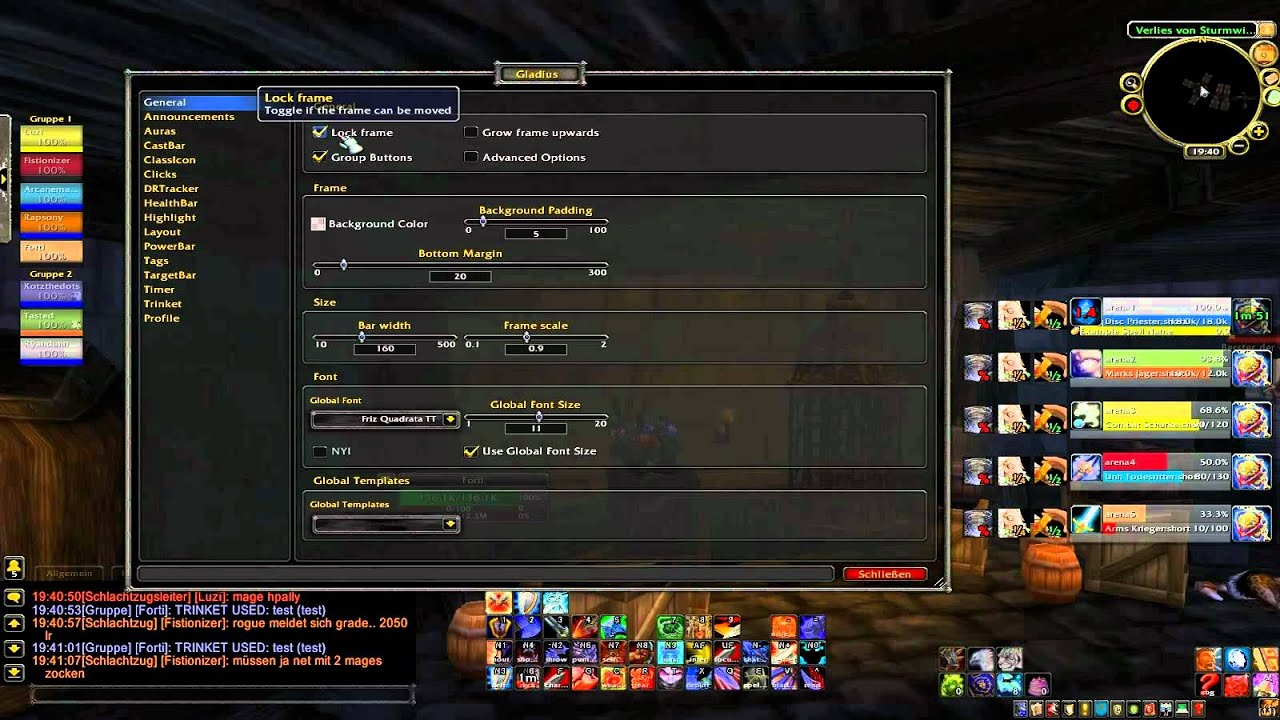Select the Layout category
Viewport: 1280px width, 720px height.
[162, 232]
